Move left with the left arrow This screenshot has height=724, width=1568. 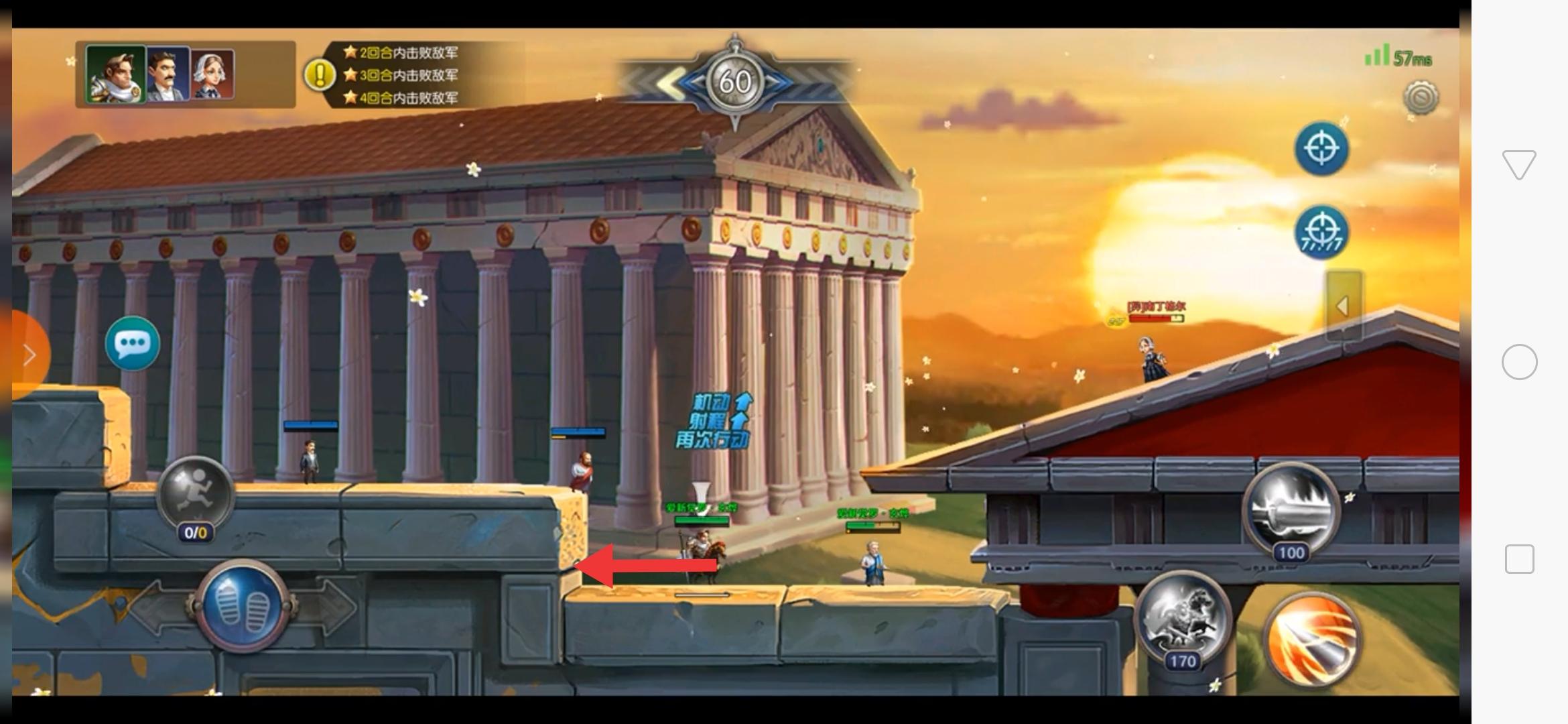155,607
